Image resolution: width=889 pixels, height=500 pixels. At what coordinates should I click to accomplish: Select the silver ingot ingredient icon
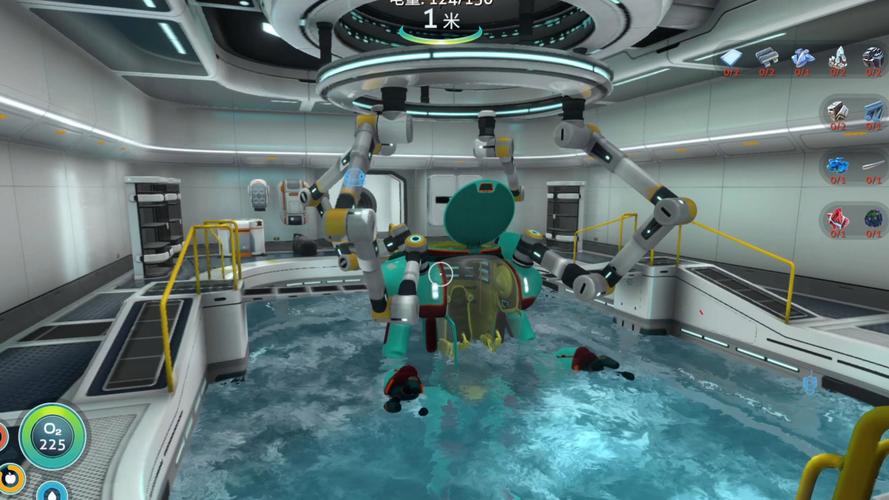click(x=767, y=57)
